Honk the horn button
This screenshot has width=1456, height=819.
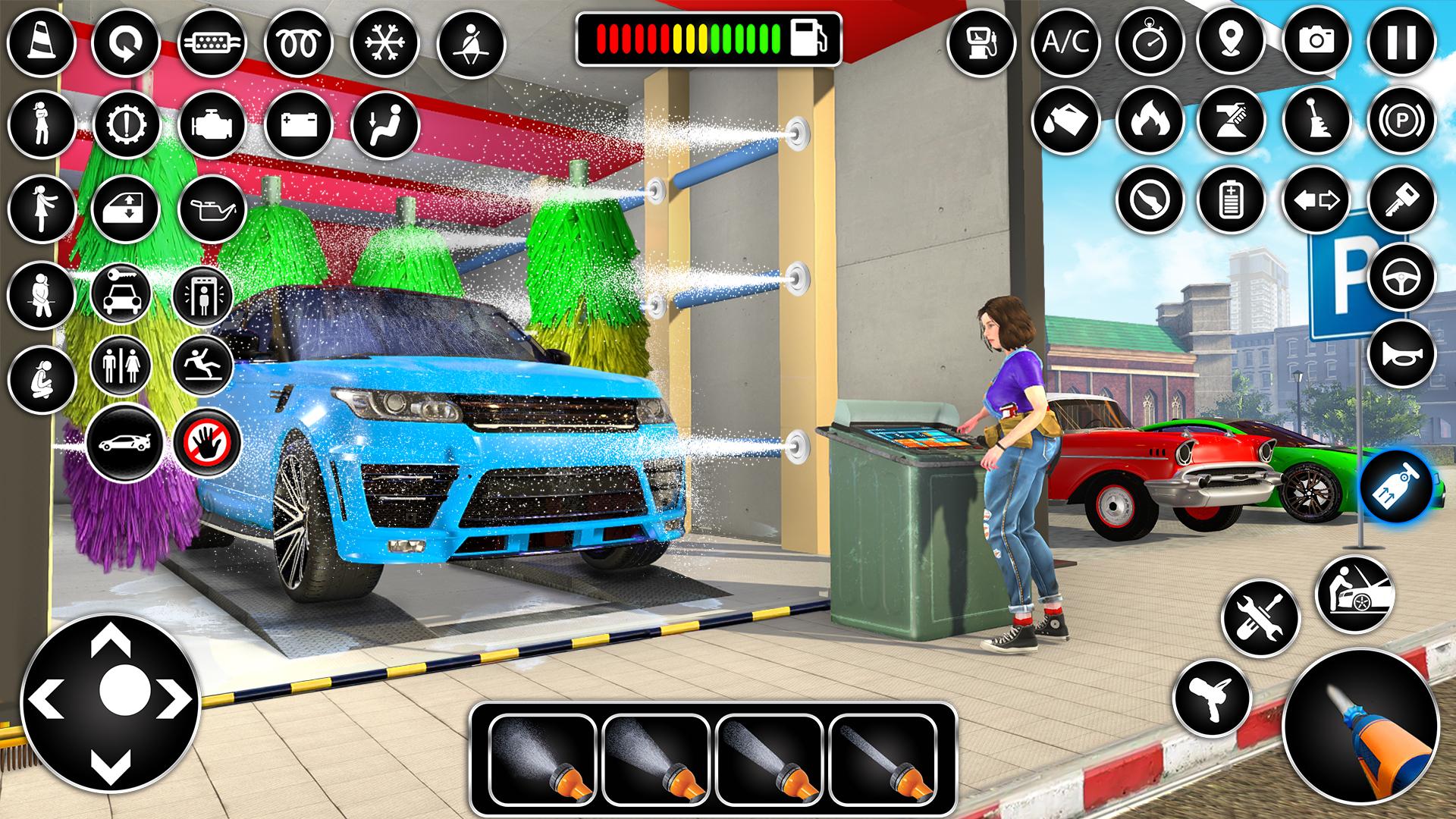click(1401, 354)
